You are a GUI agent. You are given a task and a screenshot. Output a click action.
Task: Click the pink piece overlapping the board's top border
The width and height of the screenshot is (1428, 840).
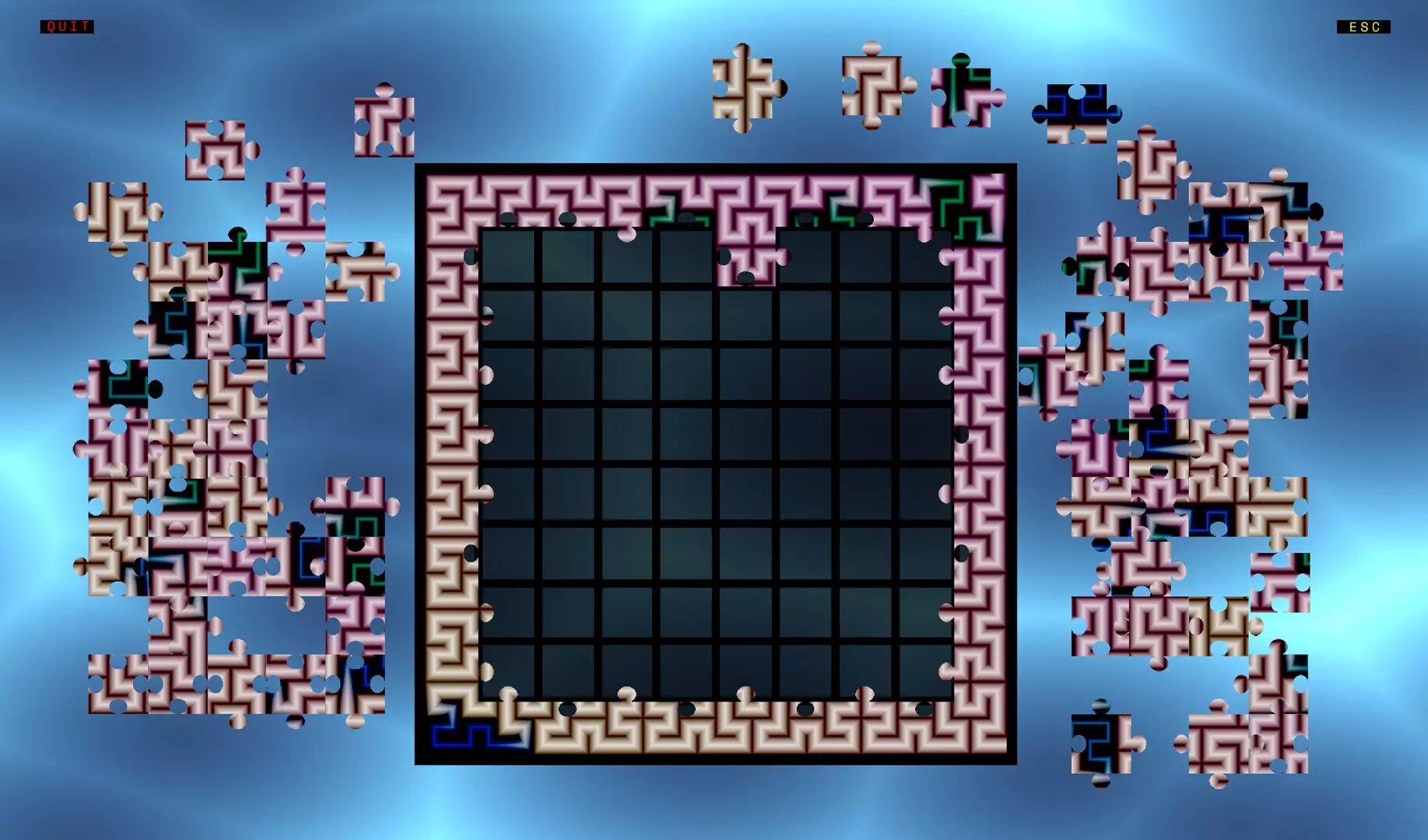[749, 257]
